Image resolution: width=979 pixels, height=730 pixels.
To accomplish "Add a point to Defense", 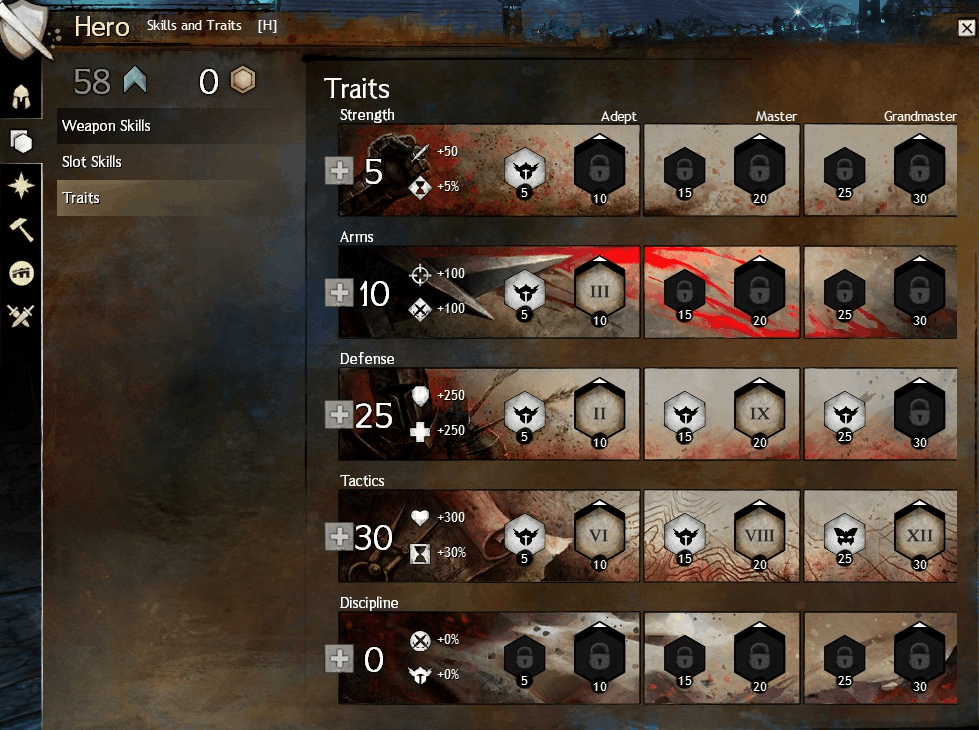I will pyautogui.click(x=340, y=415).
